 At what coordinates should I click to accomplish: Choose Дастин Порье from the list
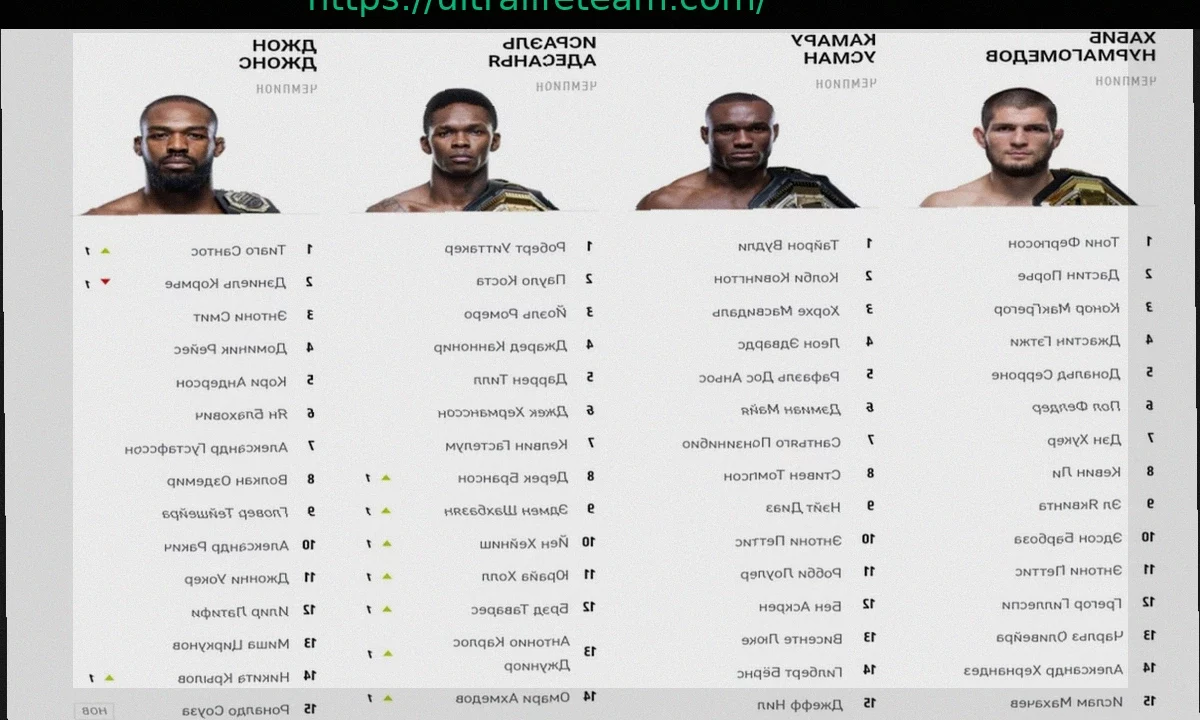coord(1068,275)
